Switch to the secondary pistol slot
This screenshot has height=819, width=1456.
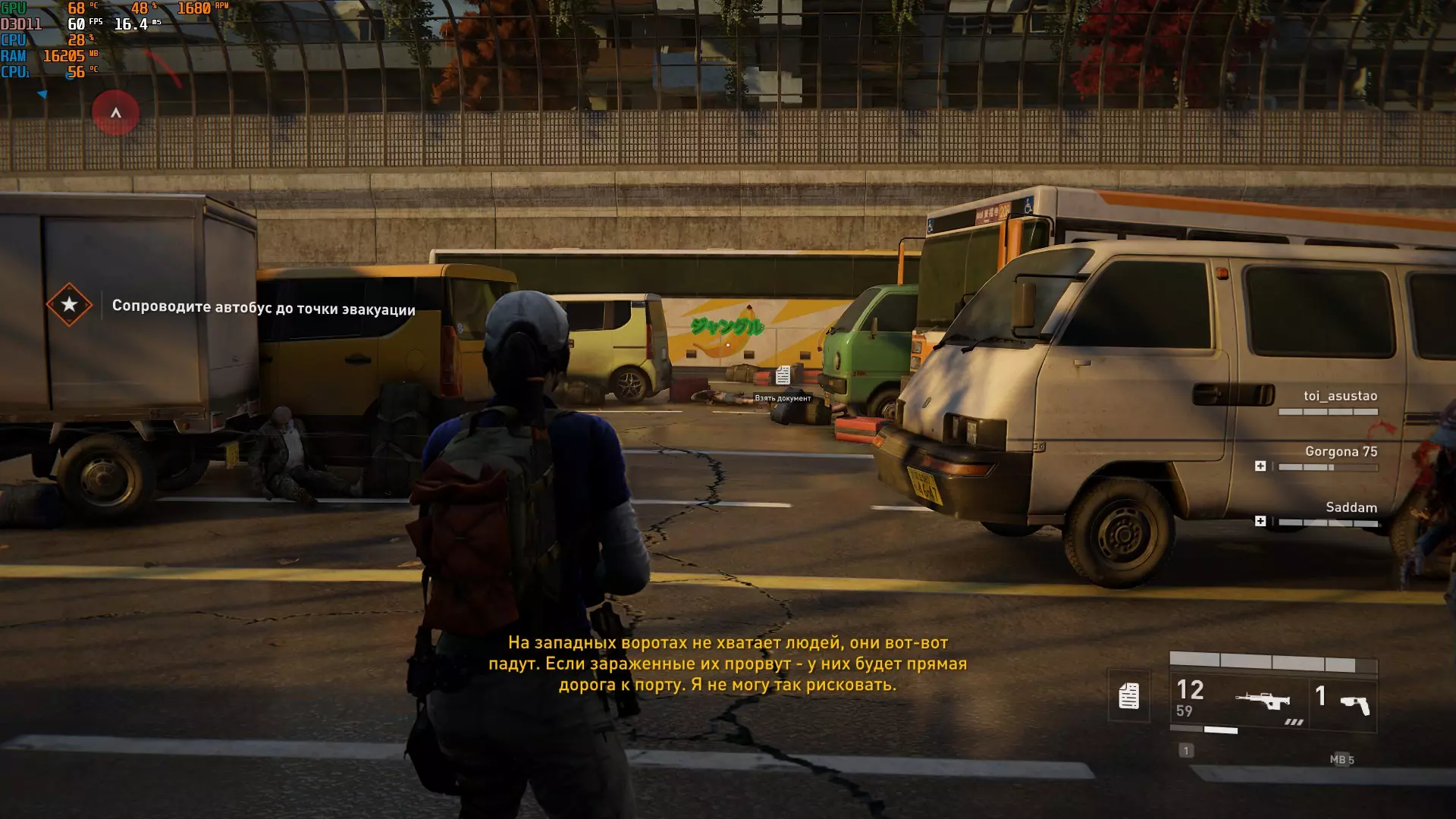pyautogui.click(x=1343, y=701)
